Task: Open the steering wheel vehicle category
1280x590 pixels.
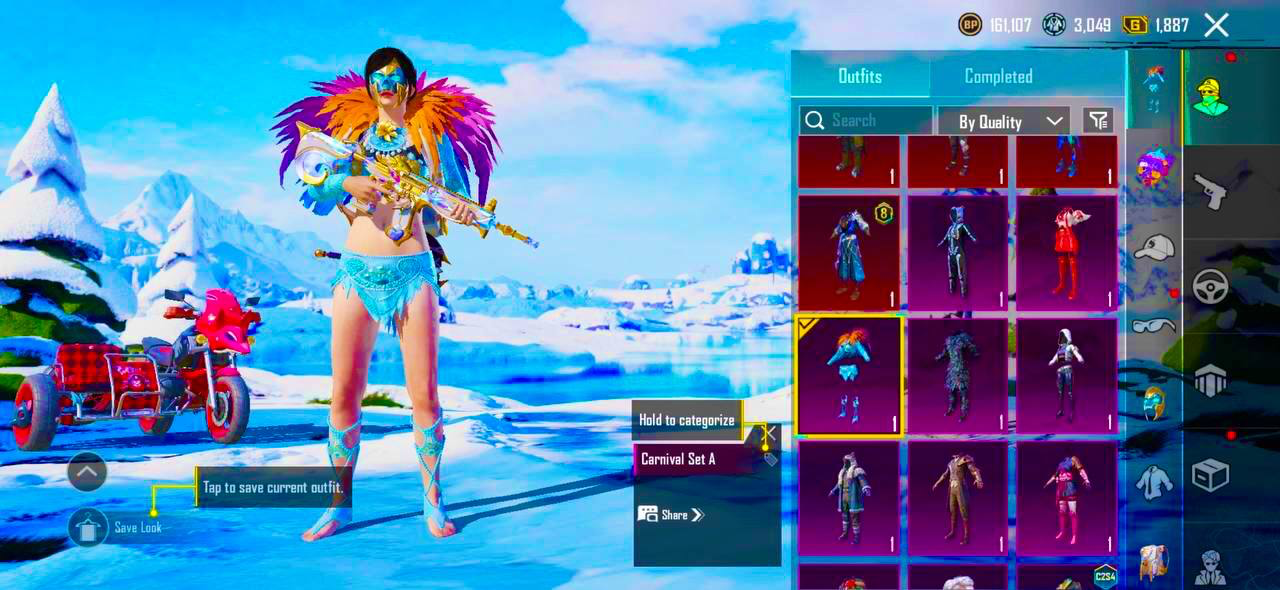Action: pyautogui.click(x=1210, y=286)
